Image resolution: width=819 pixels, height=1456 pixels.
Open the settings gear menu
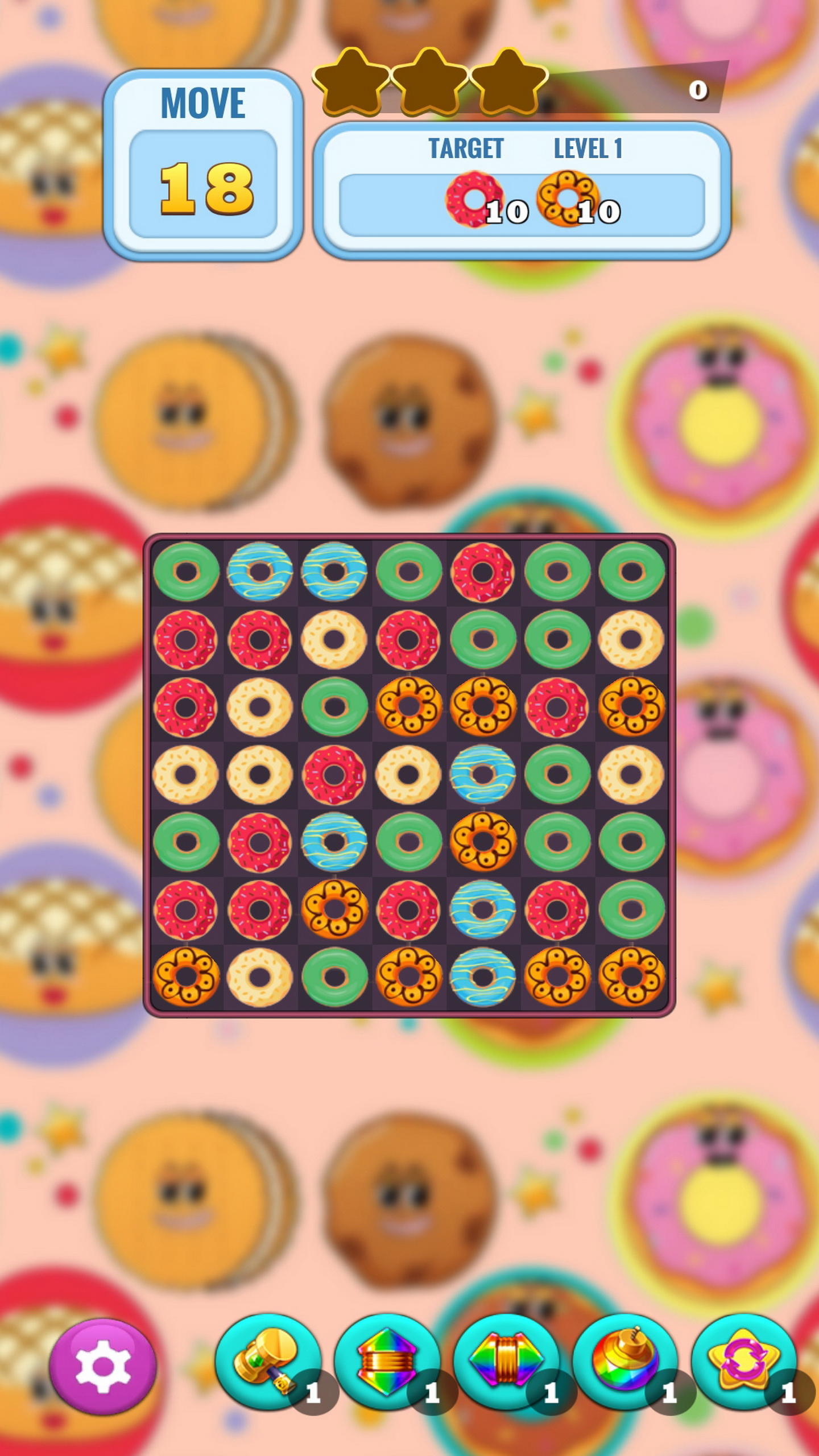coord(104,1368)
